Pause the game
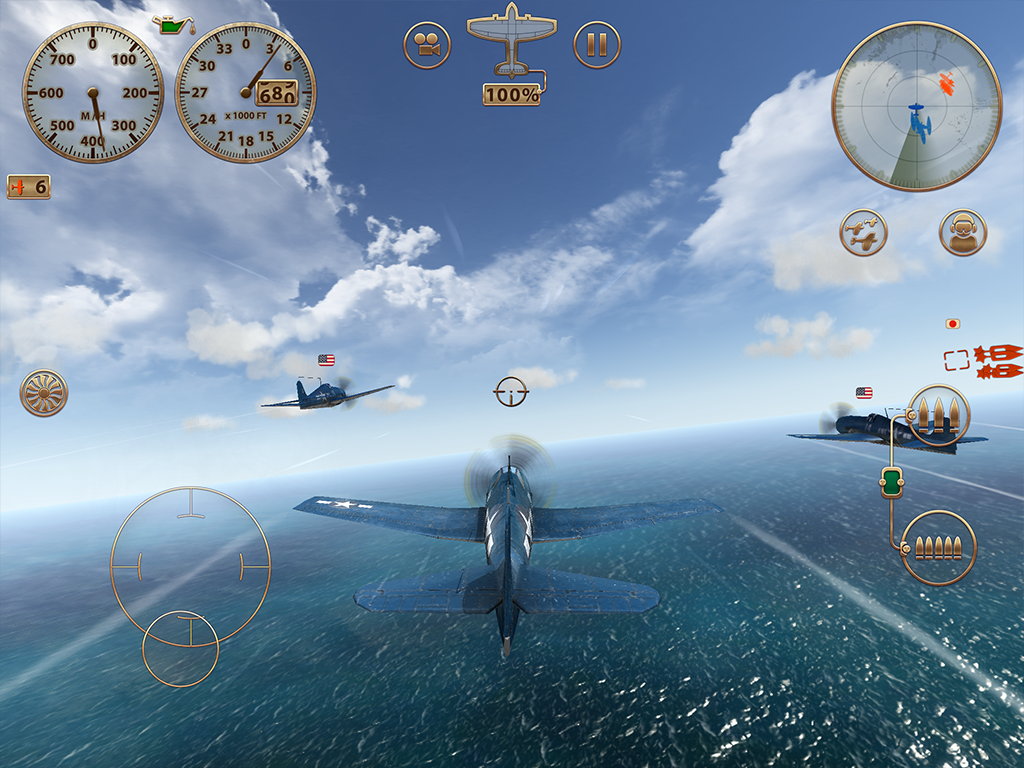The width and height of the screenshot is (1024, 768). [597, 45]
